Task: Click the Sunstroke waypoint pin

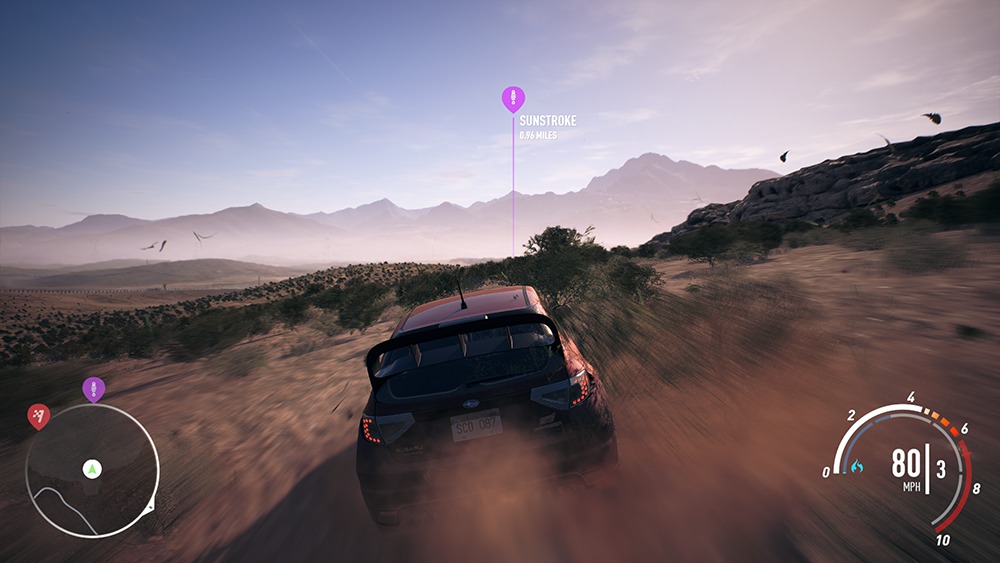Action: click(513, 99)
